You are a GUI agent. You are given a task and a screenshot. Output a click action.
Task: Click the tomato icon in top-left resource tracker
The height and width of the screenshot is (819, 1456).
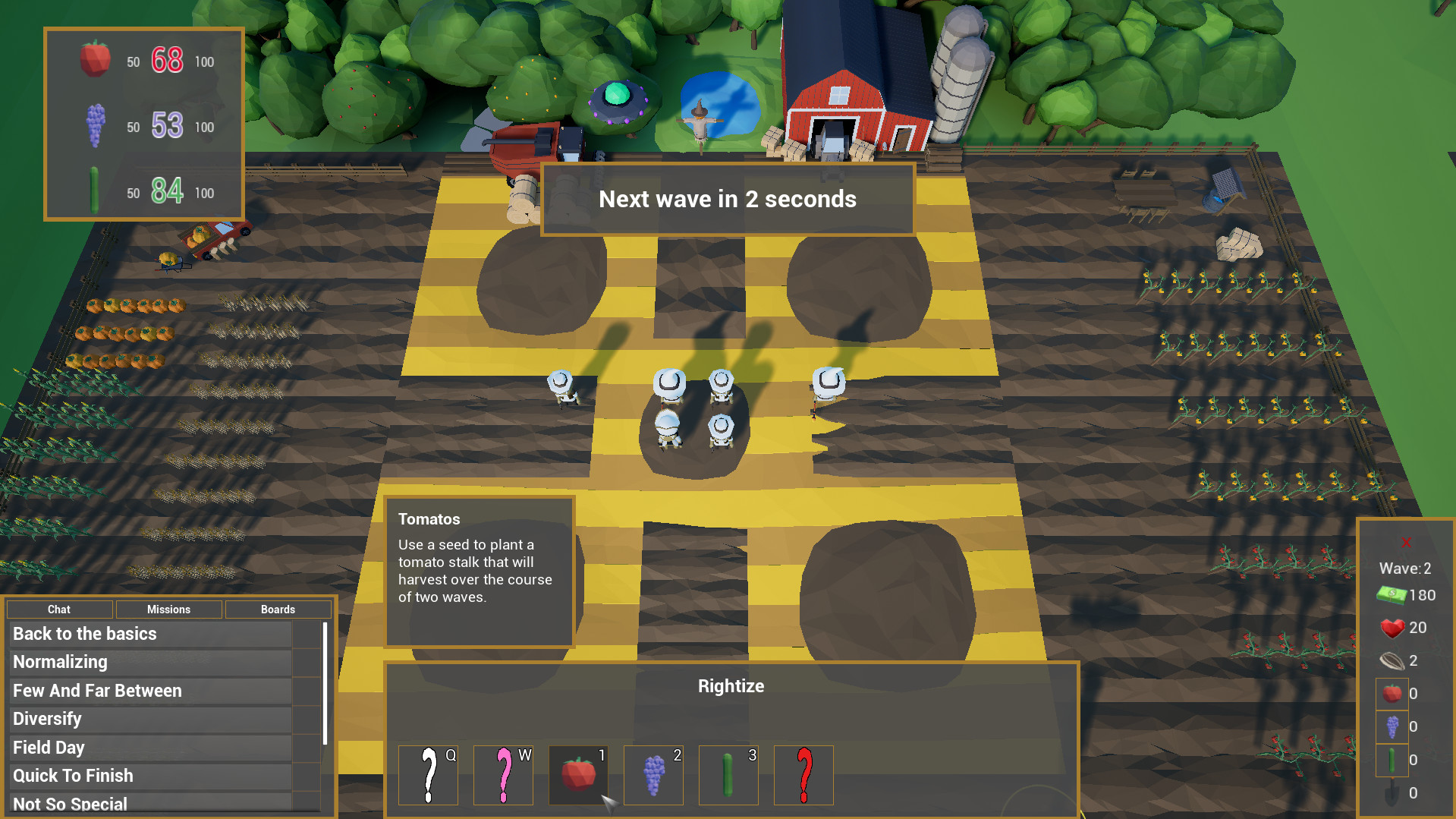(94, 59)
